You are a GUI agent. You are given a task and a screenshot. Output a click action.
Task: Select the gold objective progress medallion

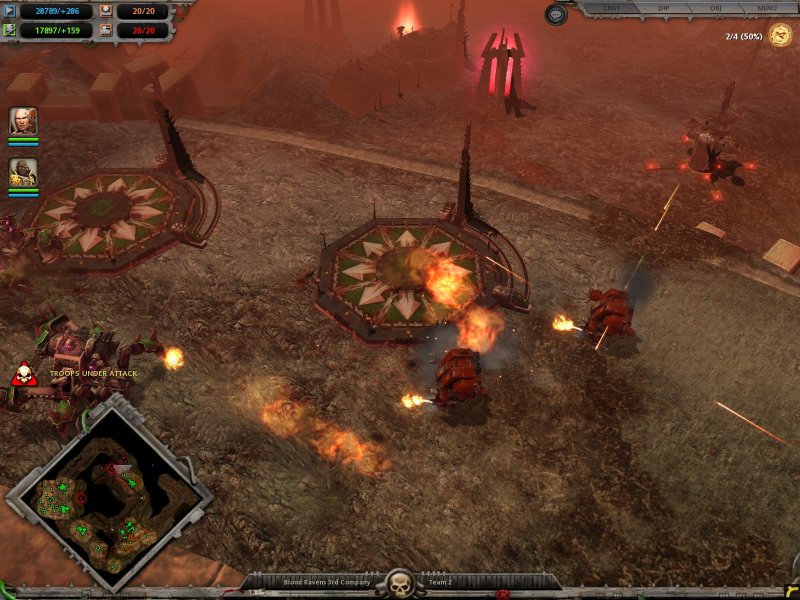click(x=780, y=37)
